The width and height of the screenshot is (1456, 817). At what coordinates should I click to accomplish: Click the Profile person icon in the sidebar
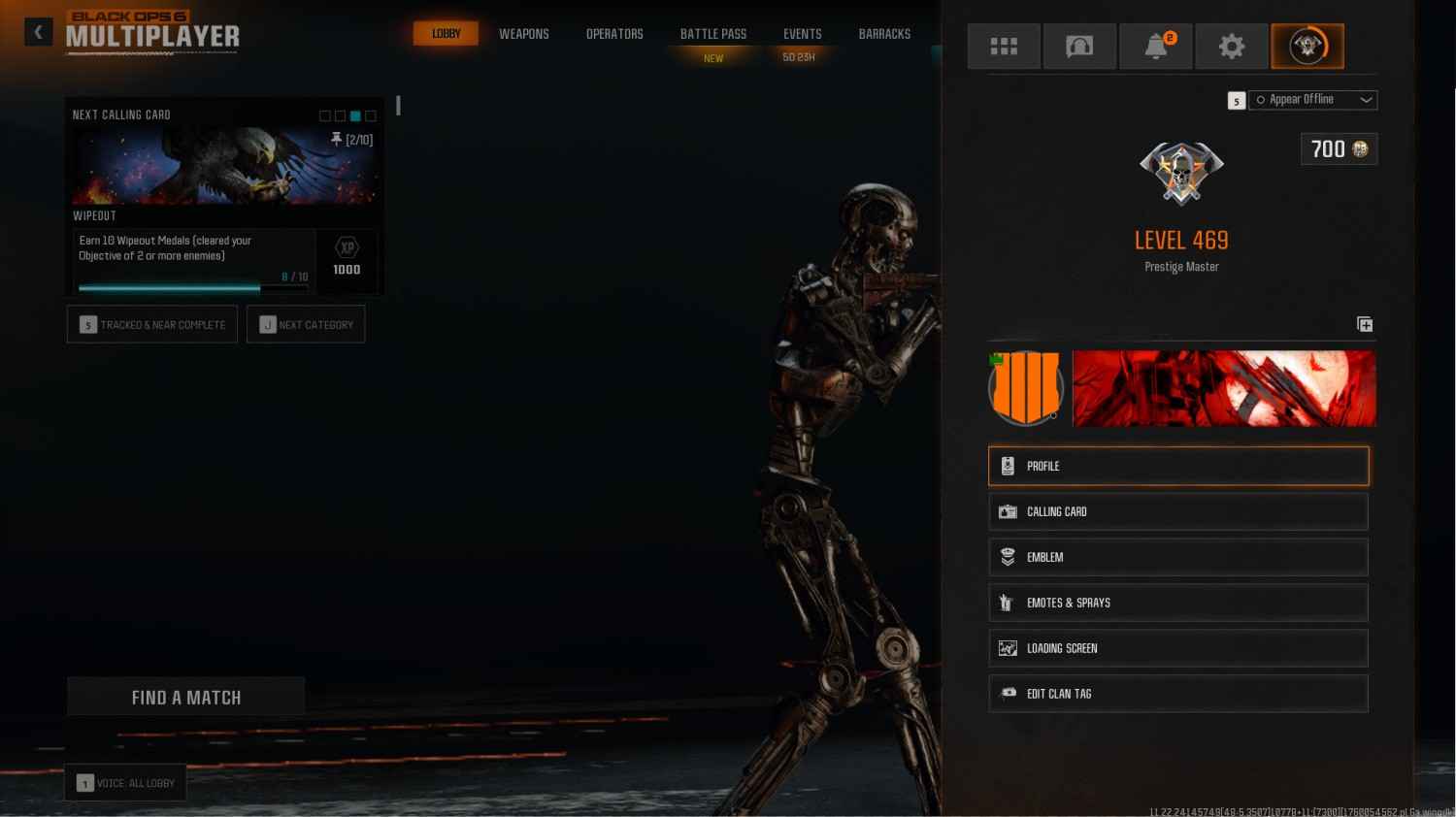pos(1008,466)
